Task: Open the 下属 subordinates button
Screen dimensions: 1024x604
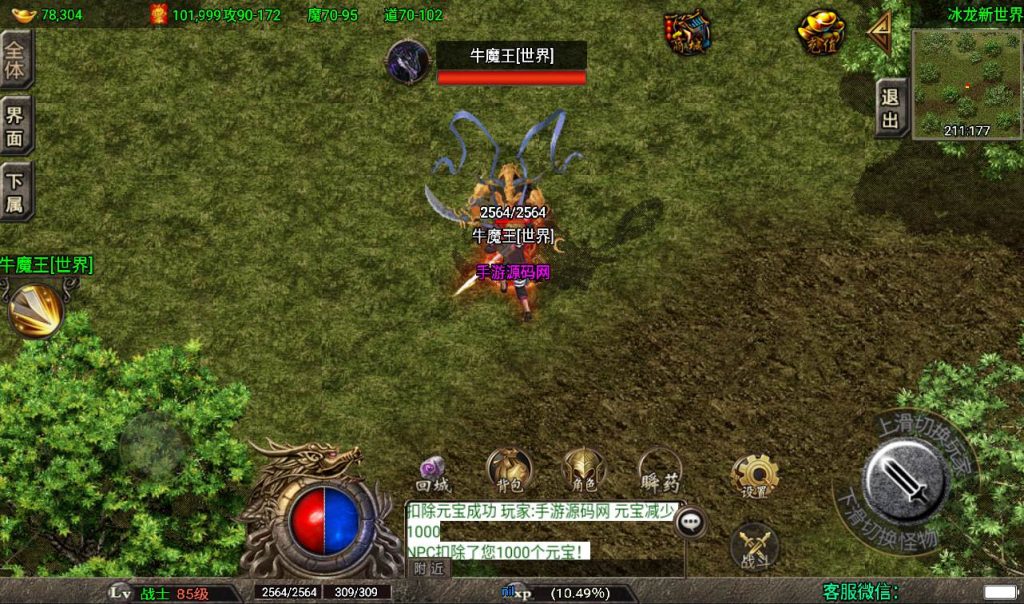Action: pos(16,191)
